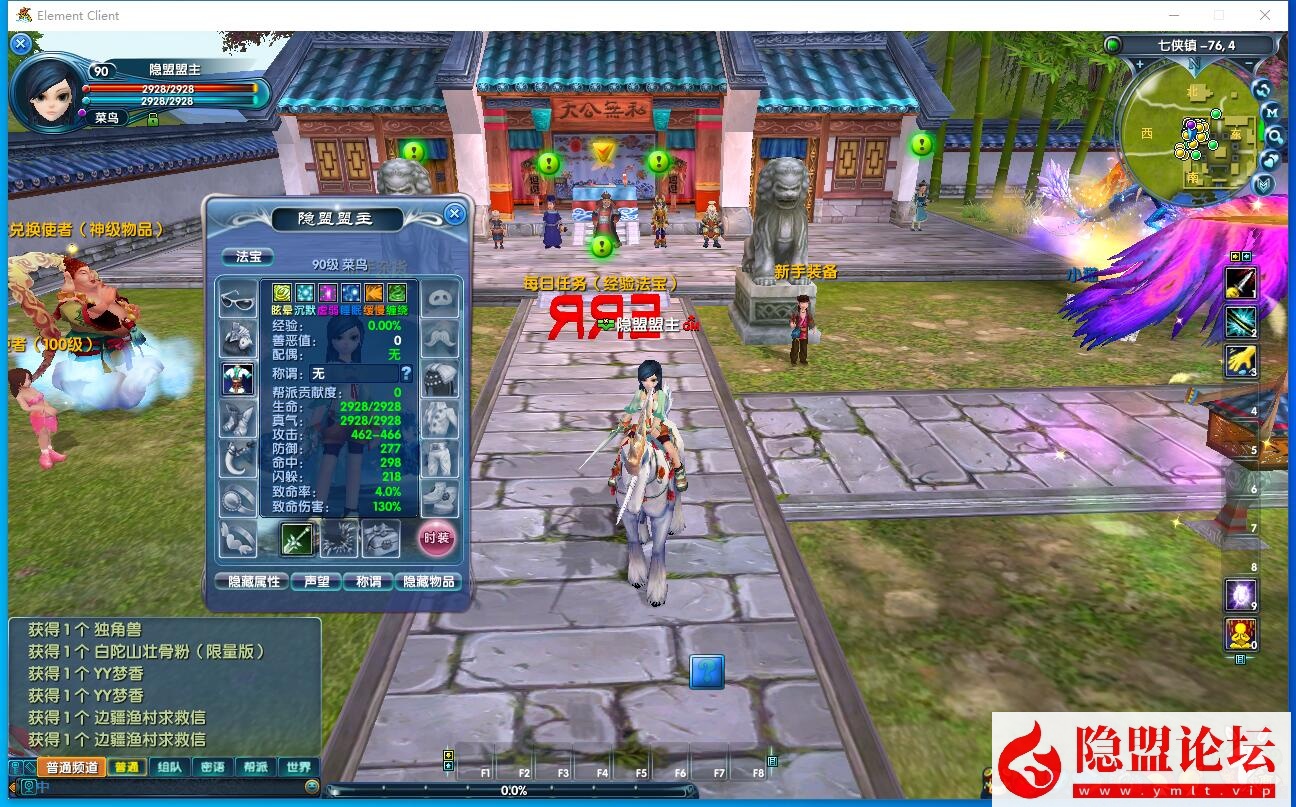Open the 声望 reputation tab

pyautogui.click(x=316, y=581)
